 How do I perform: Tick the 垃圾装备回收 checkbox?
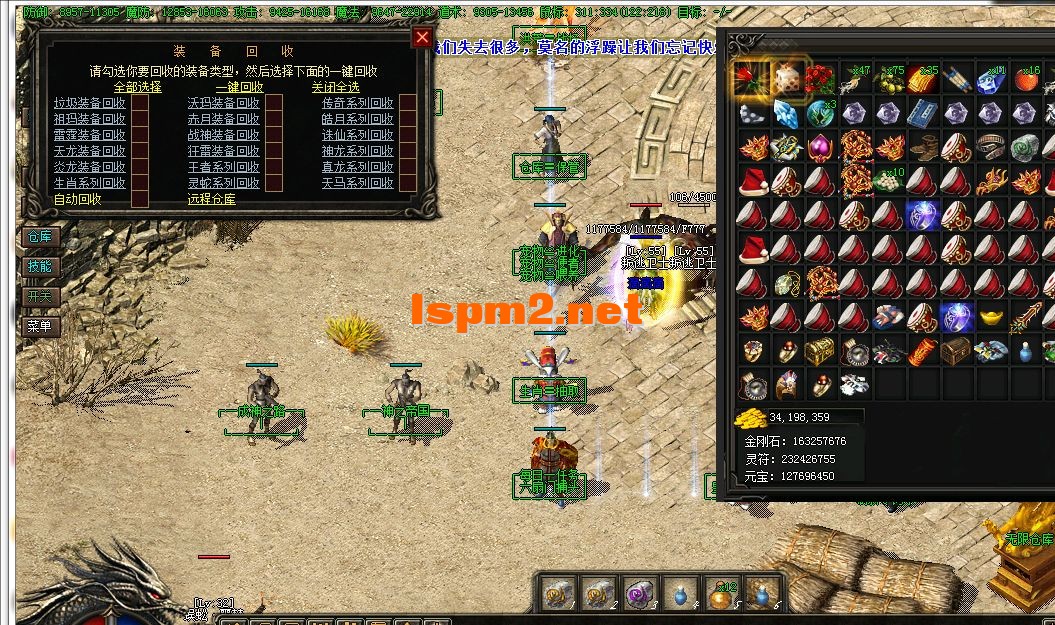(x=140, y=104)
